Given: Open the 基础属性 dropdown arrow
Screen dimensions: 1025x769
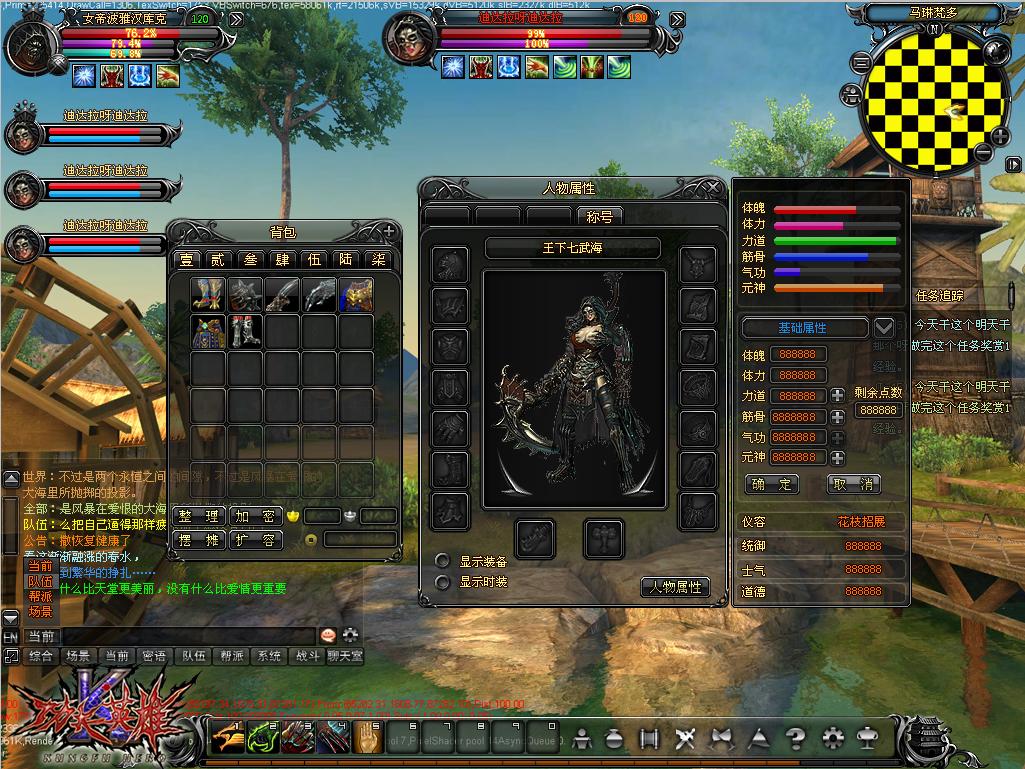Looking at the screenshot, I should pyautogui.click(x=884, y=327).
